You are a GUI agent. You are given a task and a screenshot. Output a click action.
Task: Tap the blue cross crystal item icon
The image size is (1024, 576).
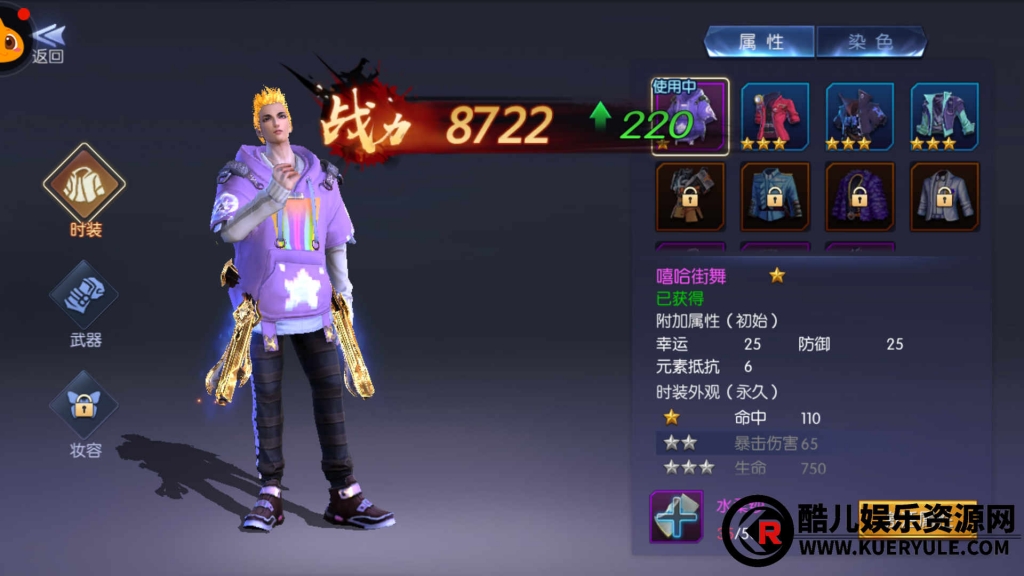676,516
